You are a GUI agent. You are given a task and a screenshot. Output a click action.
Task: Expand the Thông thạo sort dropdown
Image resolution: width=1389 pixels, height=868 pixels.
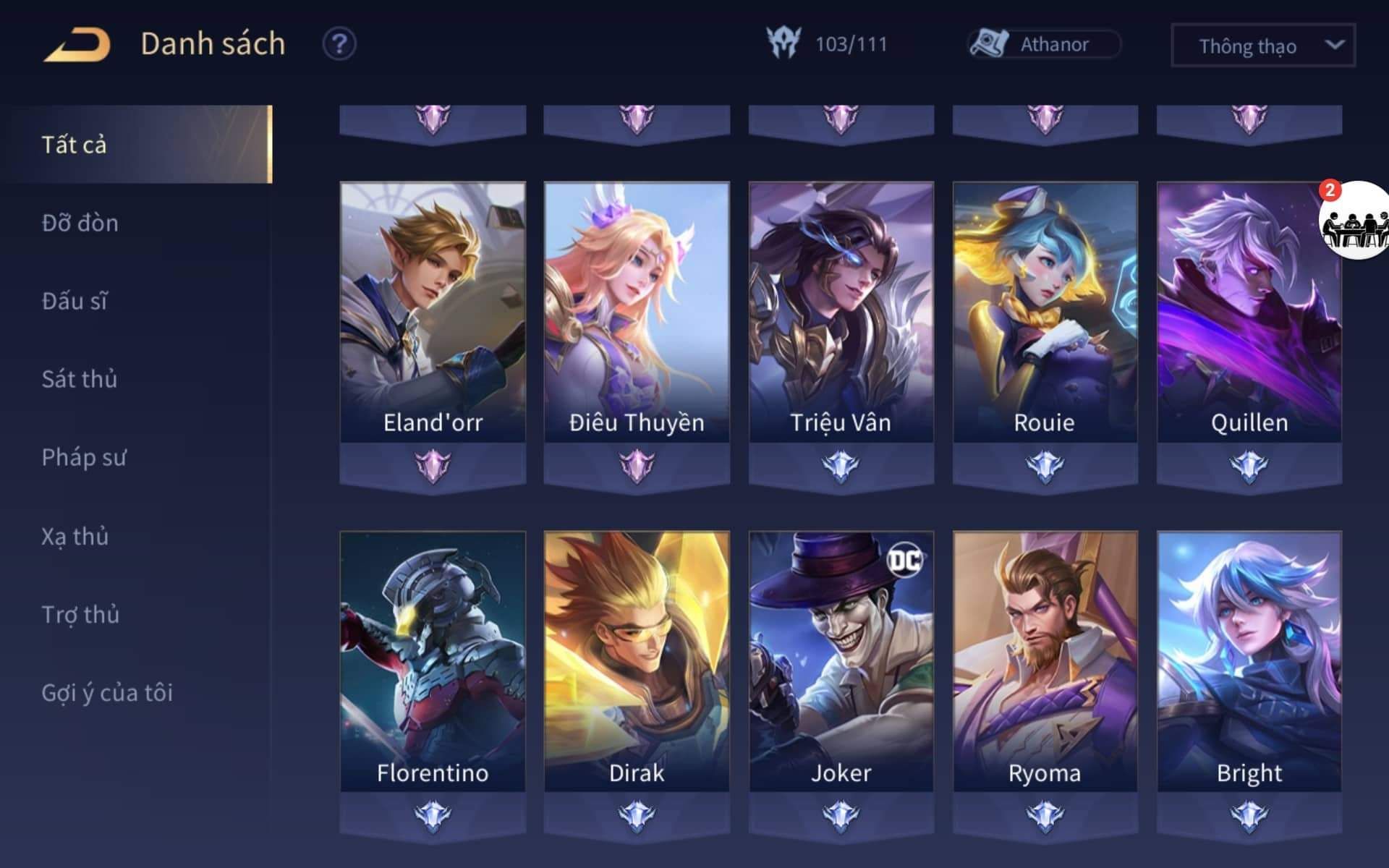[1262, 46]
